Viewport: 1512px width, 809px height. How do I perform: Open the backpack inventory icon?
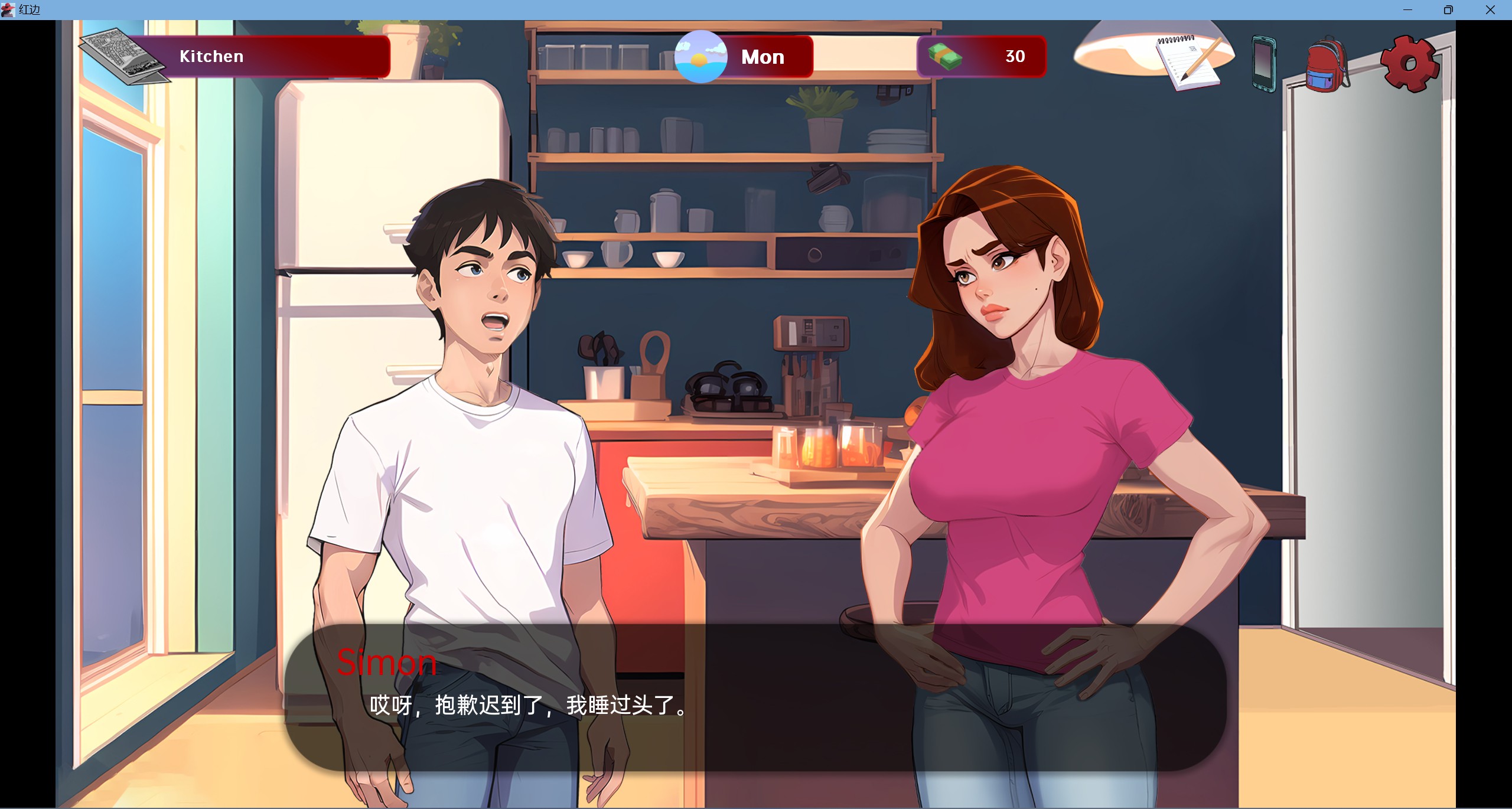(x=1325, y=65)
